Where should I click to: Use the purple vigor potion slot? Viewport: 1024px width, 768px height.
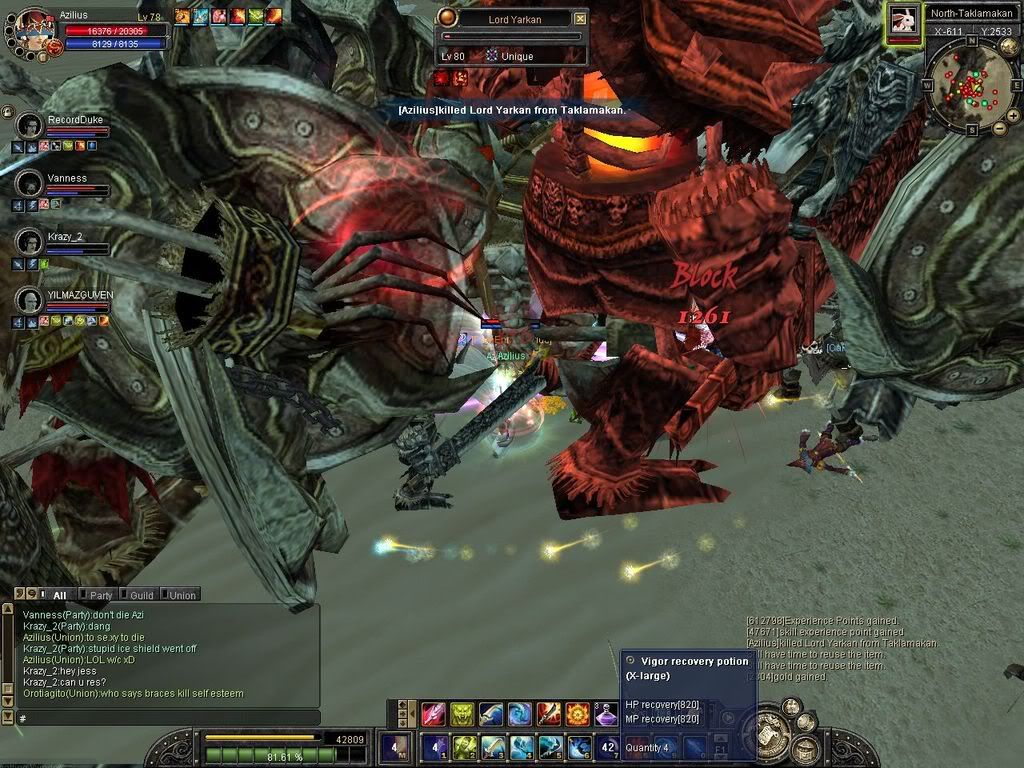coord(607,714)
